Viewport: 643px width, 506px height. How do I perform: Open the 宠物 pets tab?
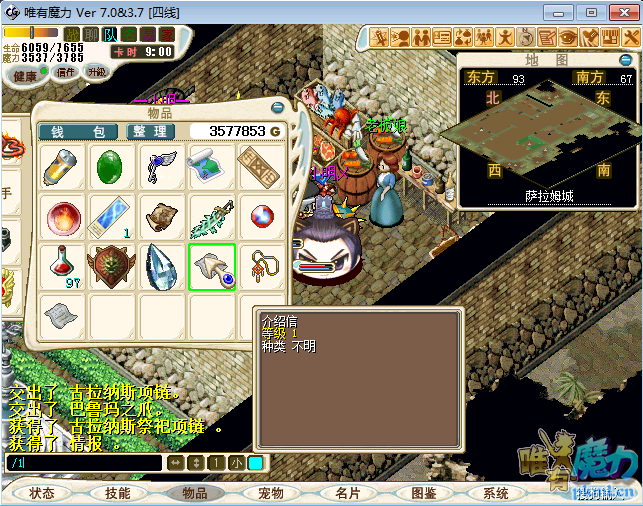point(270,493)
